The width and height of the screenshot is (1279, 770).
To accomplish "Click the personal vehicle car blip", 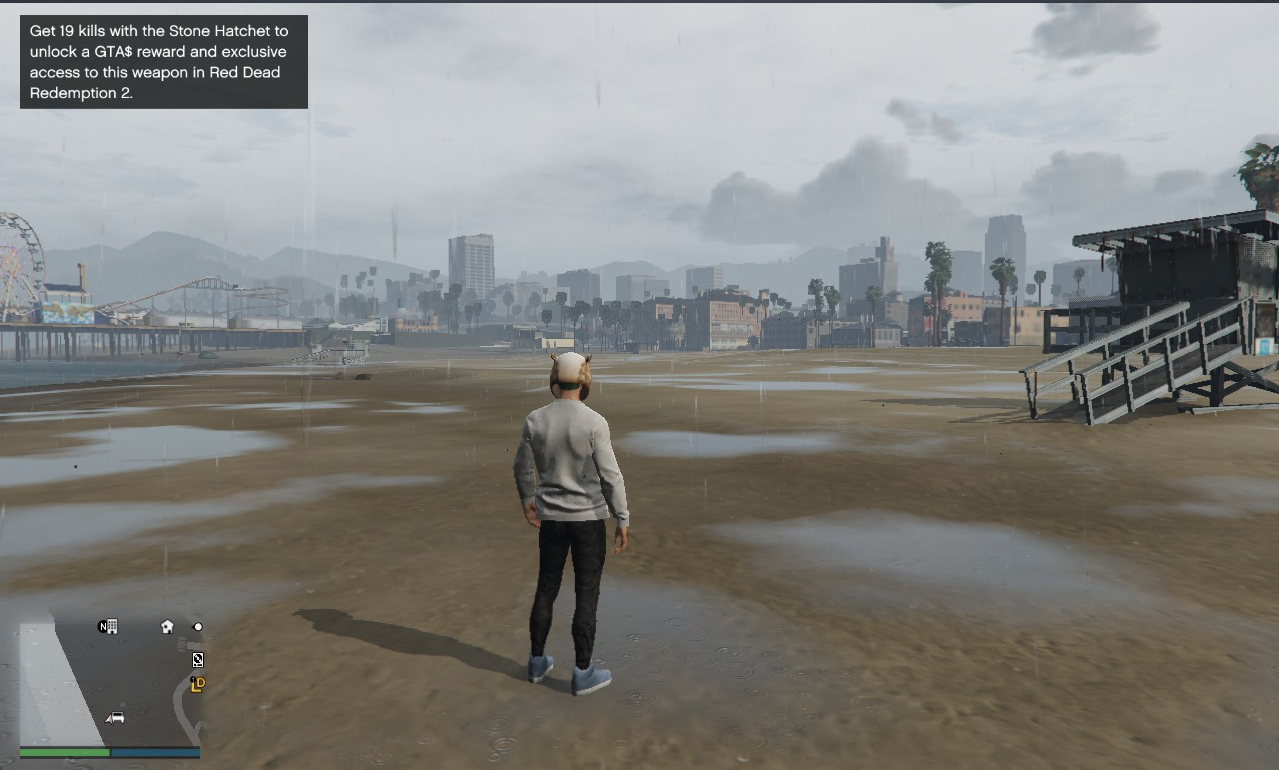I will [x=115, y=717].
